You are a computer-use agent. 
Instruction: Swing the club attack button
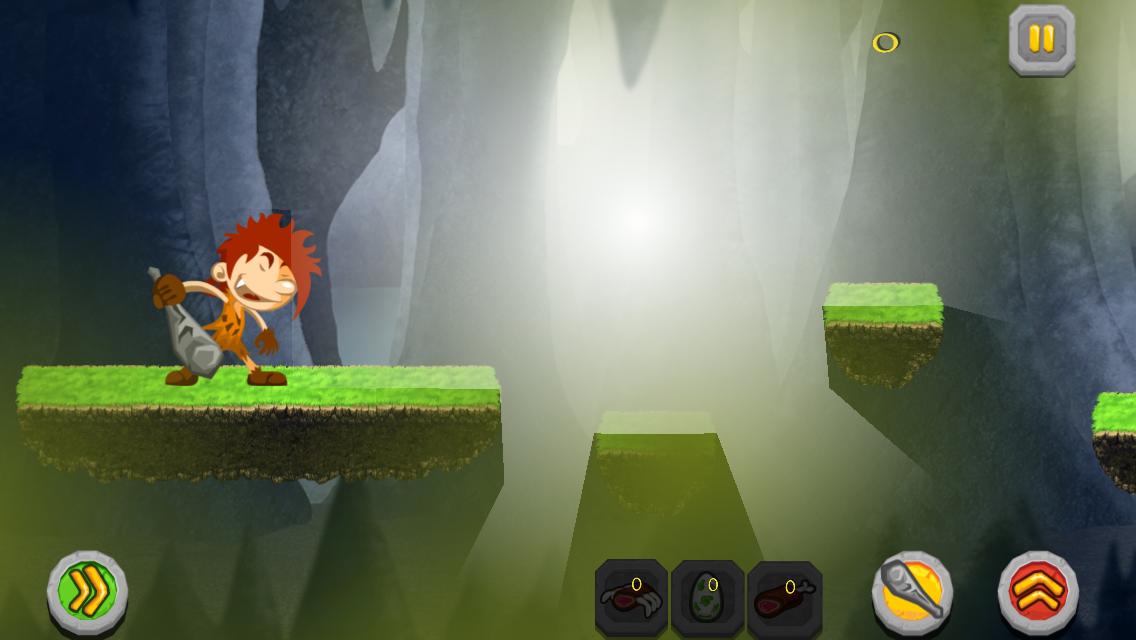(912, 590)
